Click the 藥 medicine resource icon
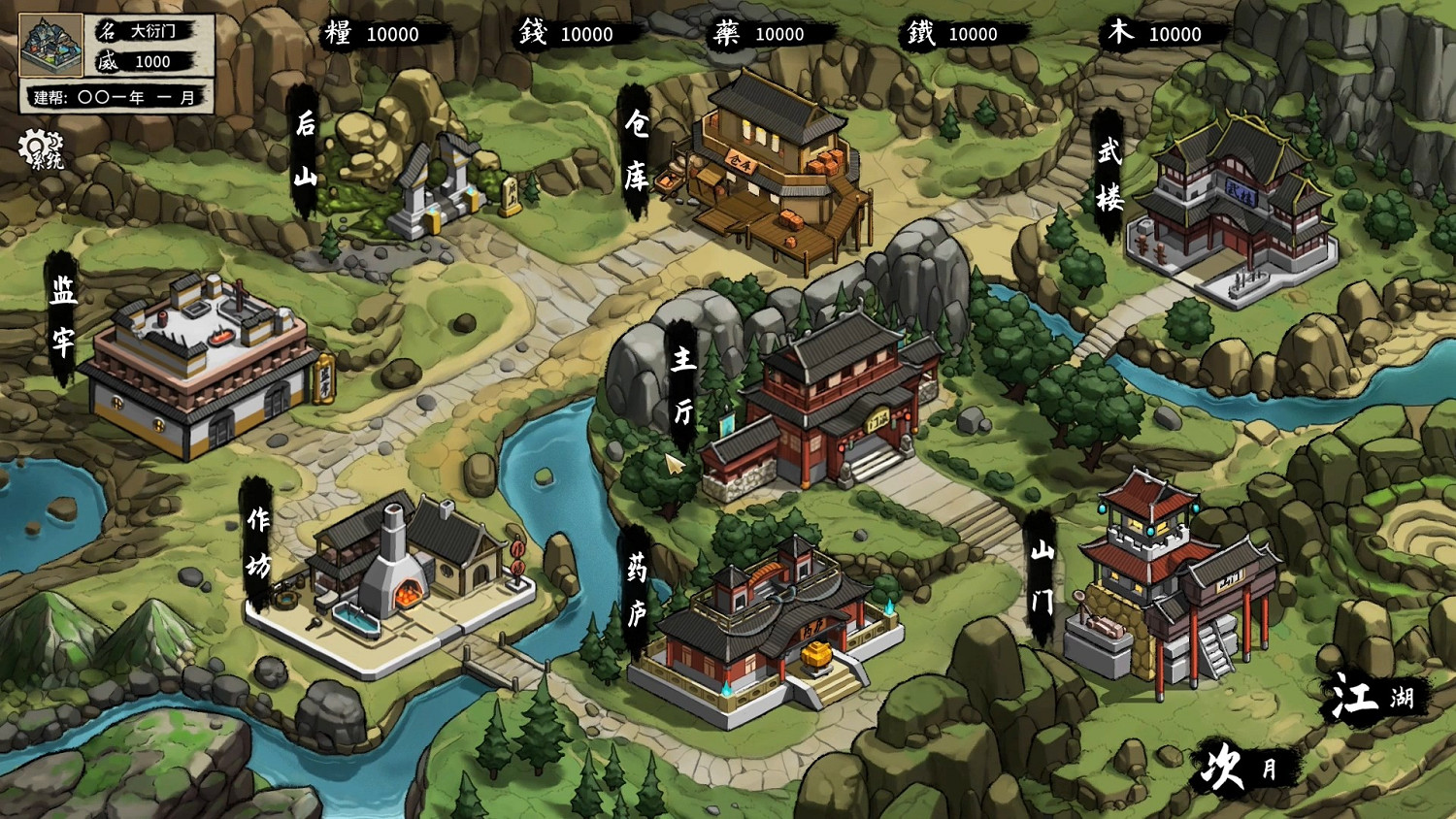 728,34
